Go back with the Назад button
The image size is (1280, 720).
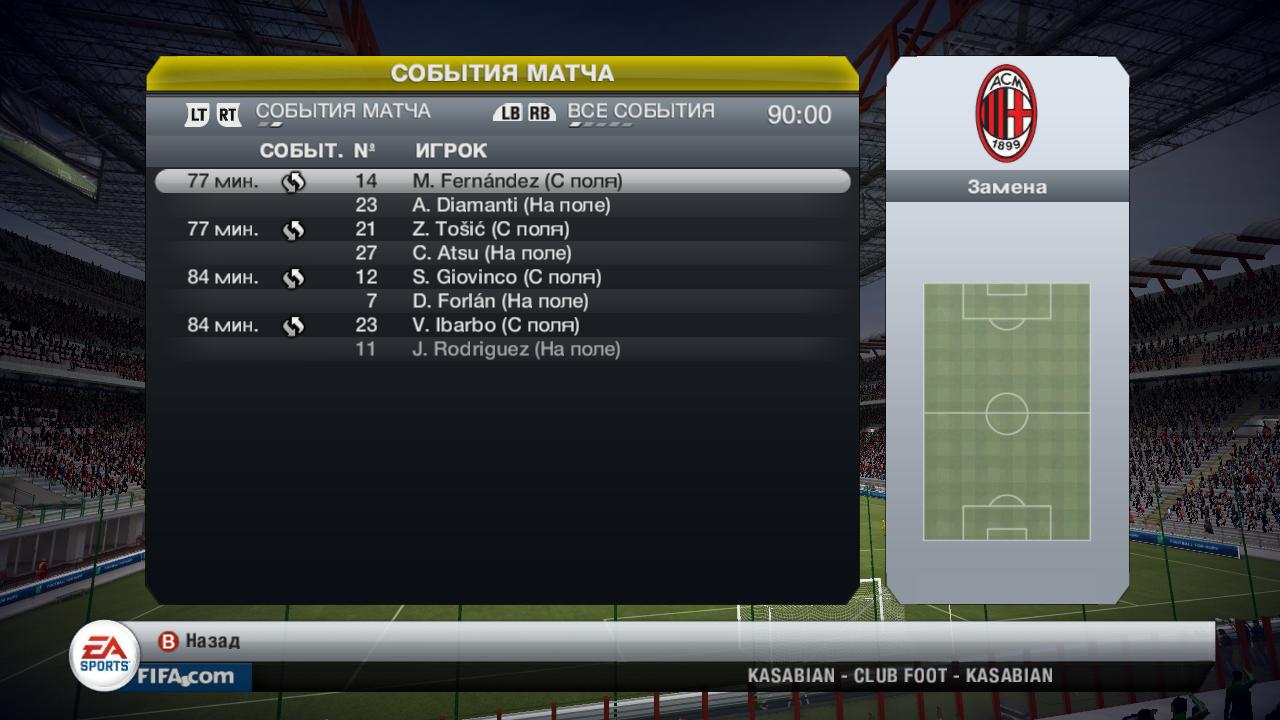pos(200,641)
